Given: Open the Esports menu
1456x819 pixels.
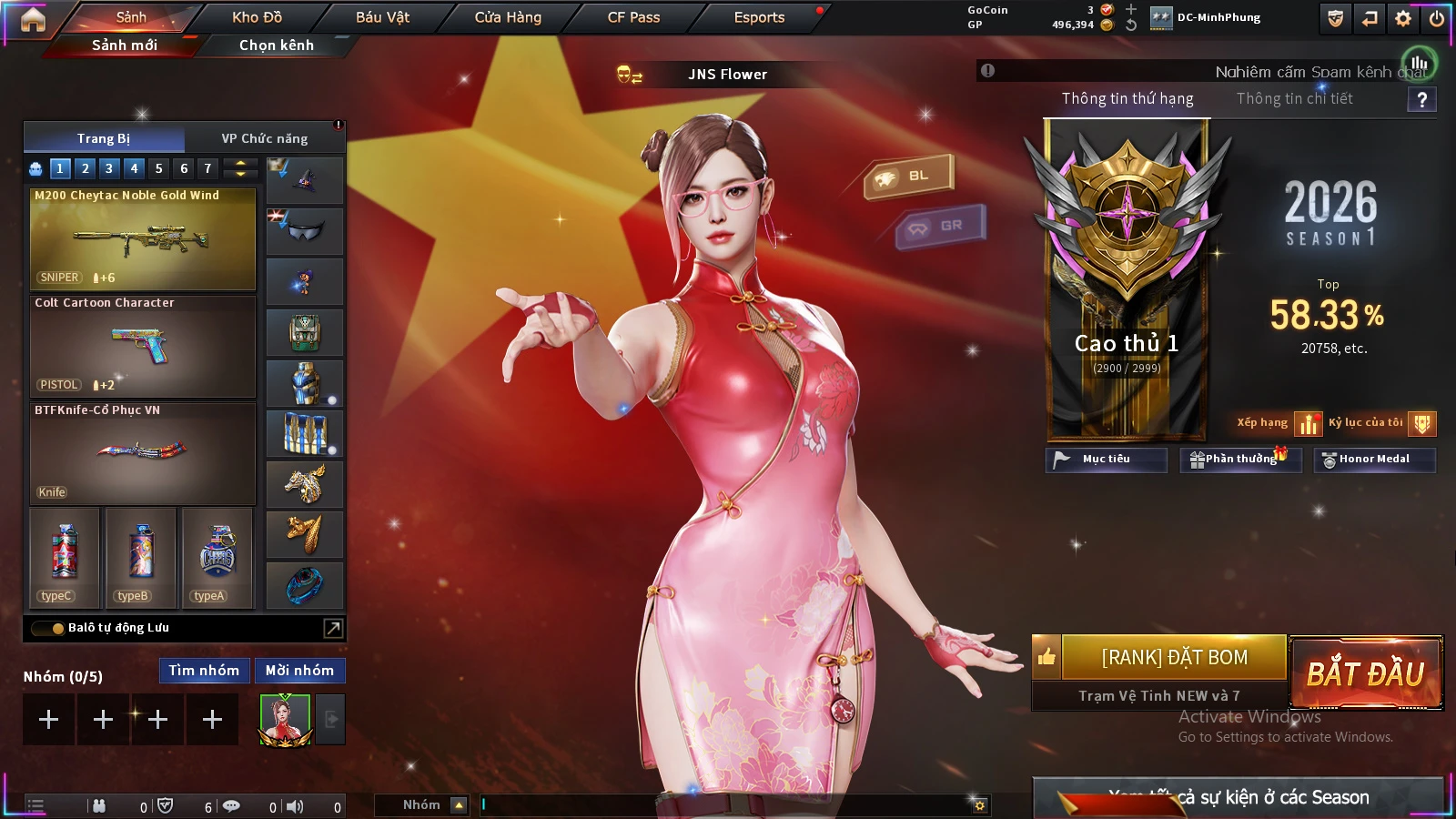Looking at the screenshot, I should click(x=759, y=17).
